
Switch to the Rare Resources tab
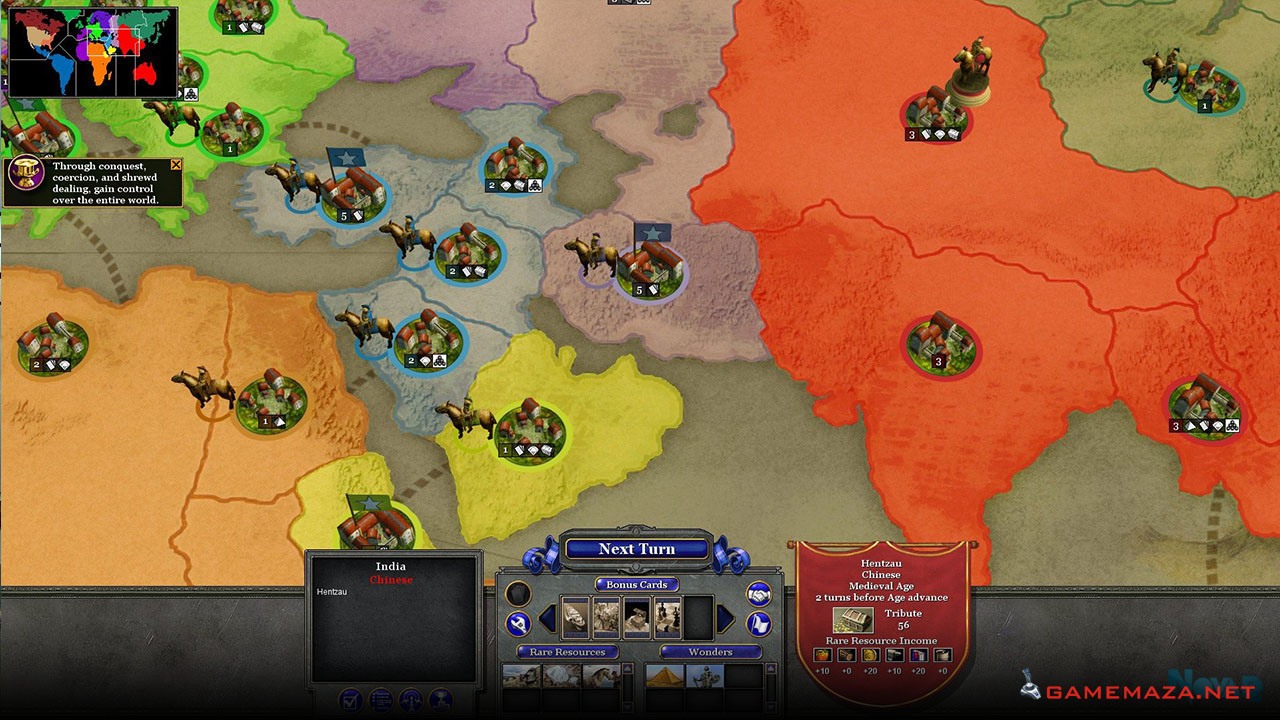click(568, 652)
